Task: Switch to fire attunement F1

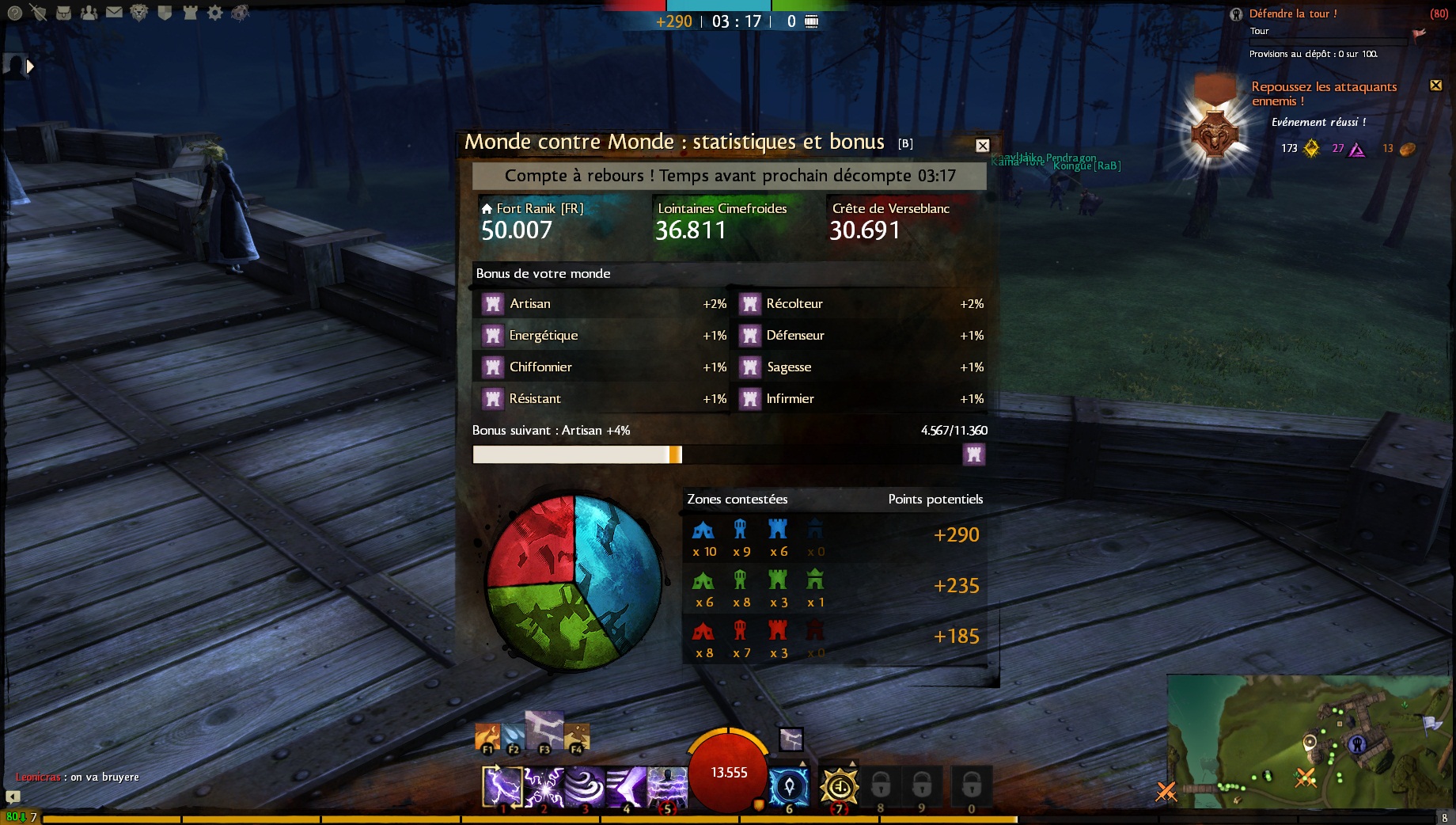Action: (487, 737)
